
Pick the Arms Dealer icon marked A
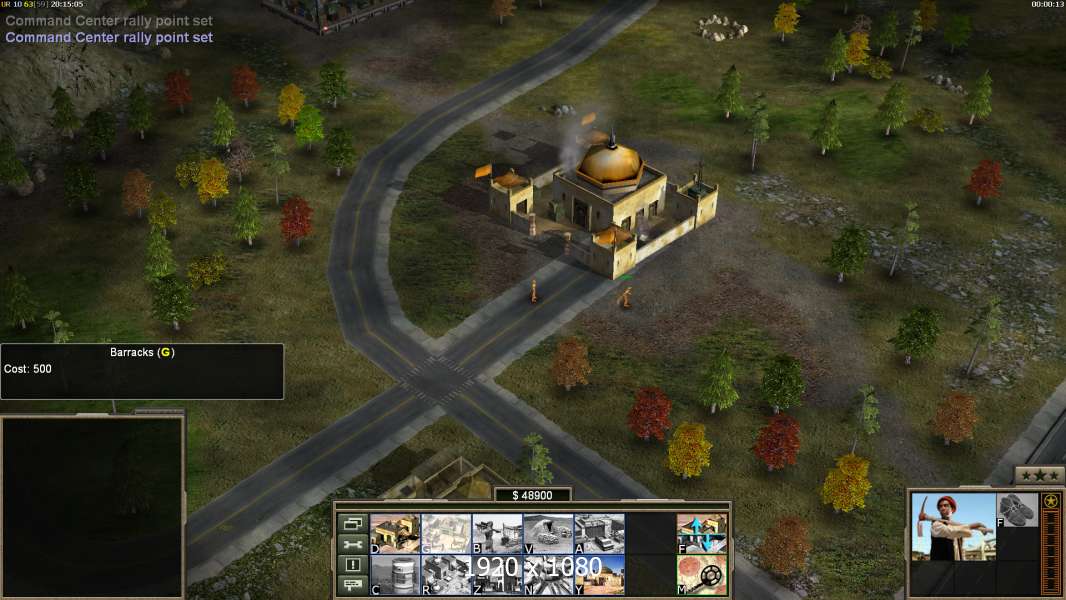click(x=599, y=533)
